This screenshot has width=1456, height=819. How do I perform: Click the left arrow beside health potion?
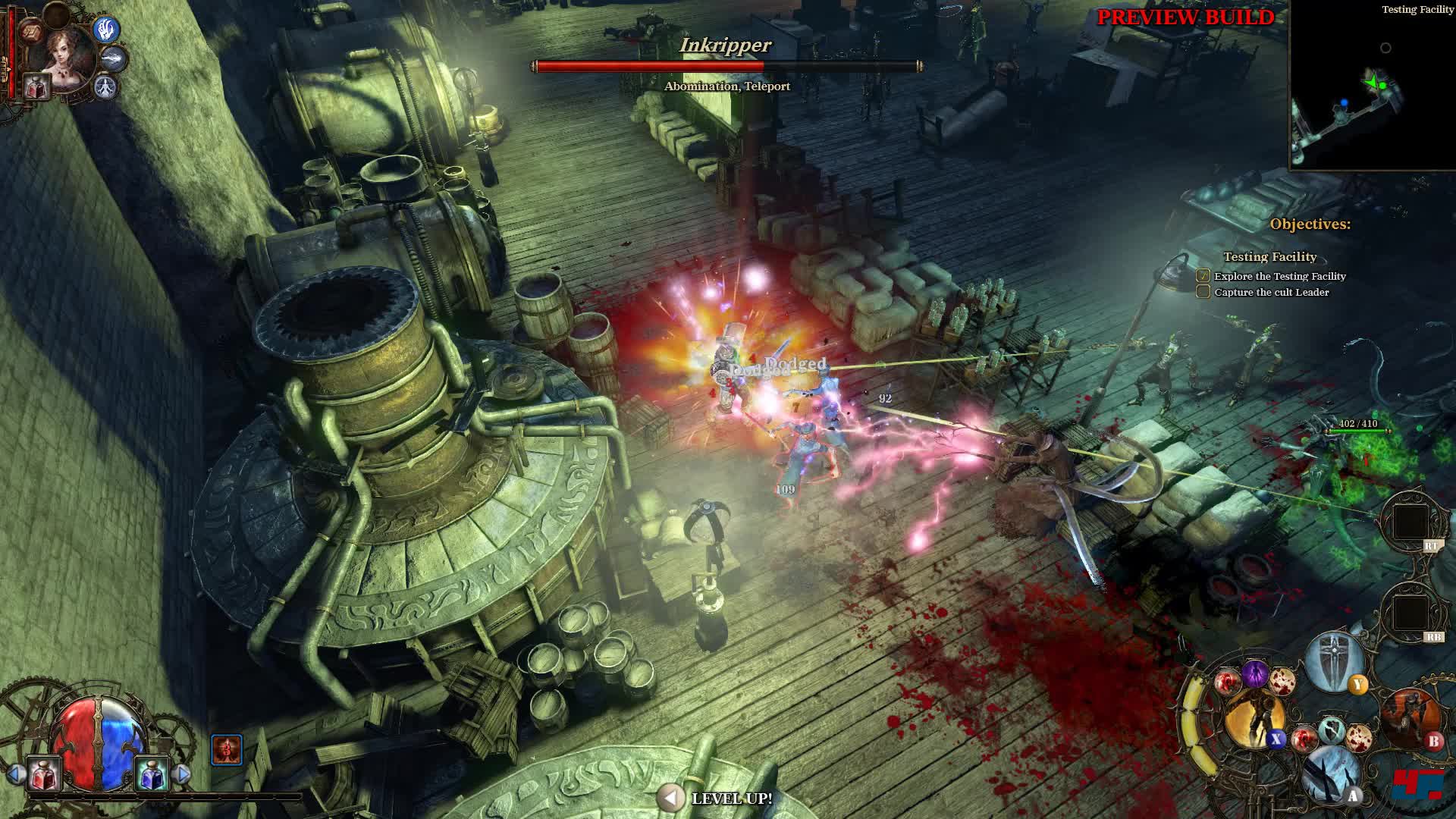(x=14, y=774)
